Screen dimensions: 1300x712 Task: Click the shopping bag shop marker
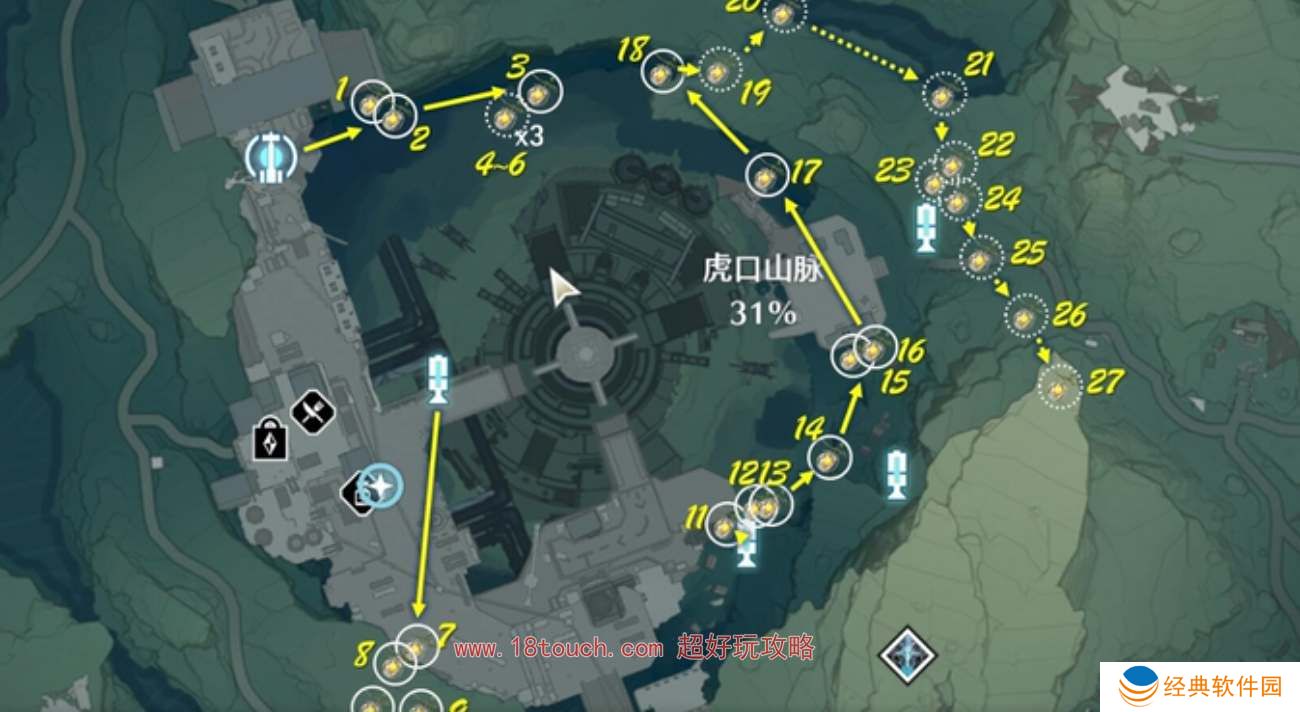pos(270,440)
